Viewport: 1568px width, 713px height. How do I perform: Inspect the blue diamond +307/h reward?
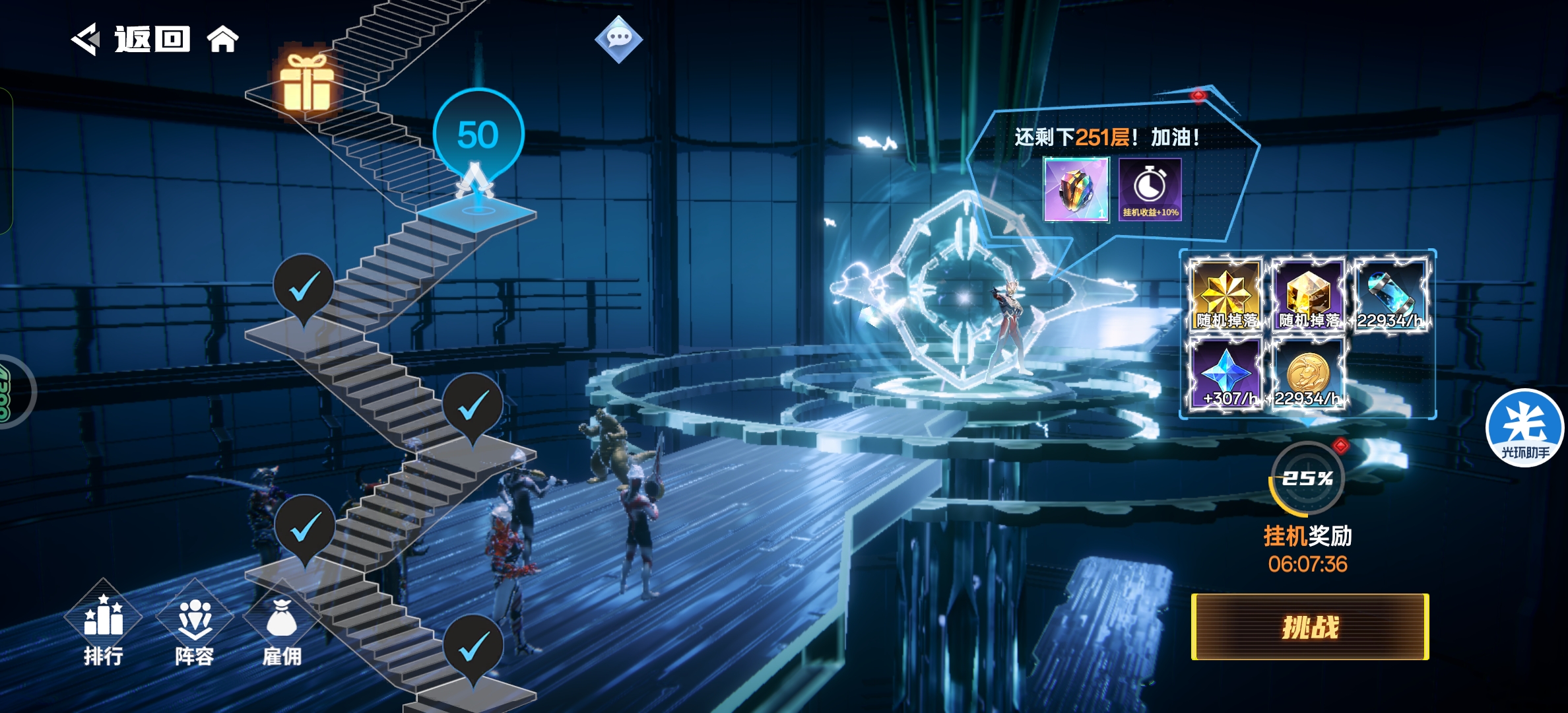pyautogui.click(x=1225, y=374)
